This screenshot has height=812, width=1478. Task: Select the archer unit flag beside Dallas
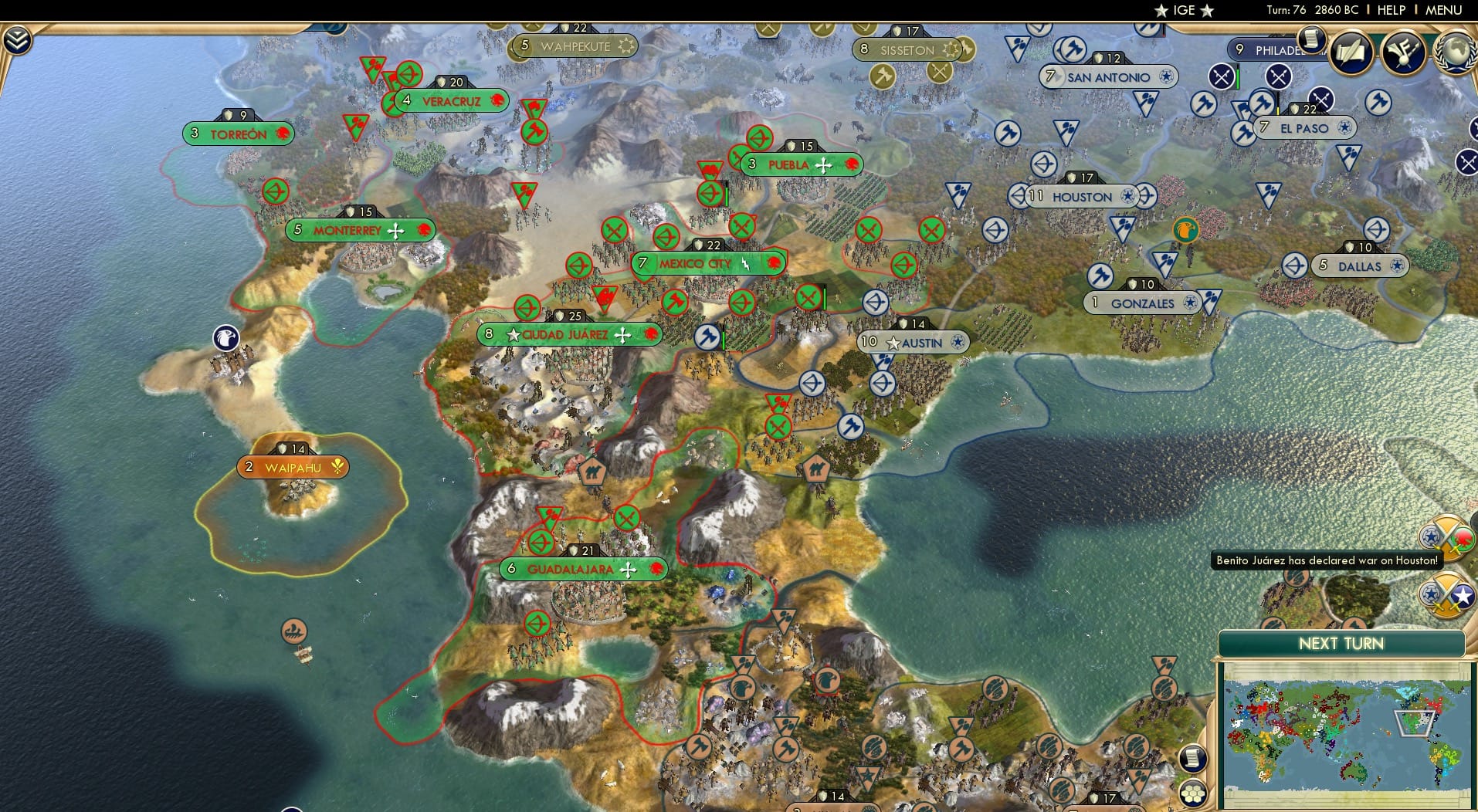[1294, 265]
